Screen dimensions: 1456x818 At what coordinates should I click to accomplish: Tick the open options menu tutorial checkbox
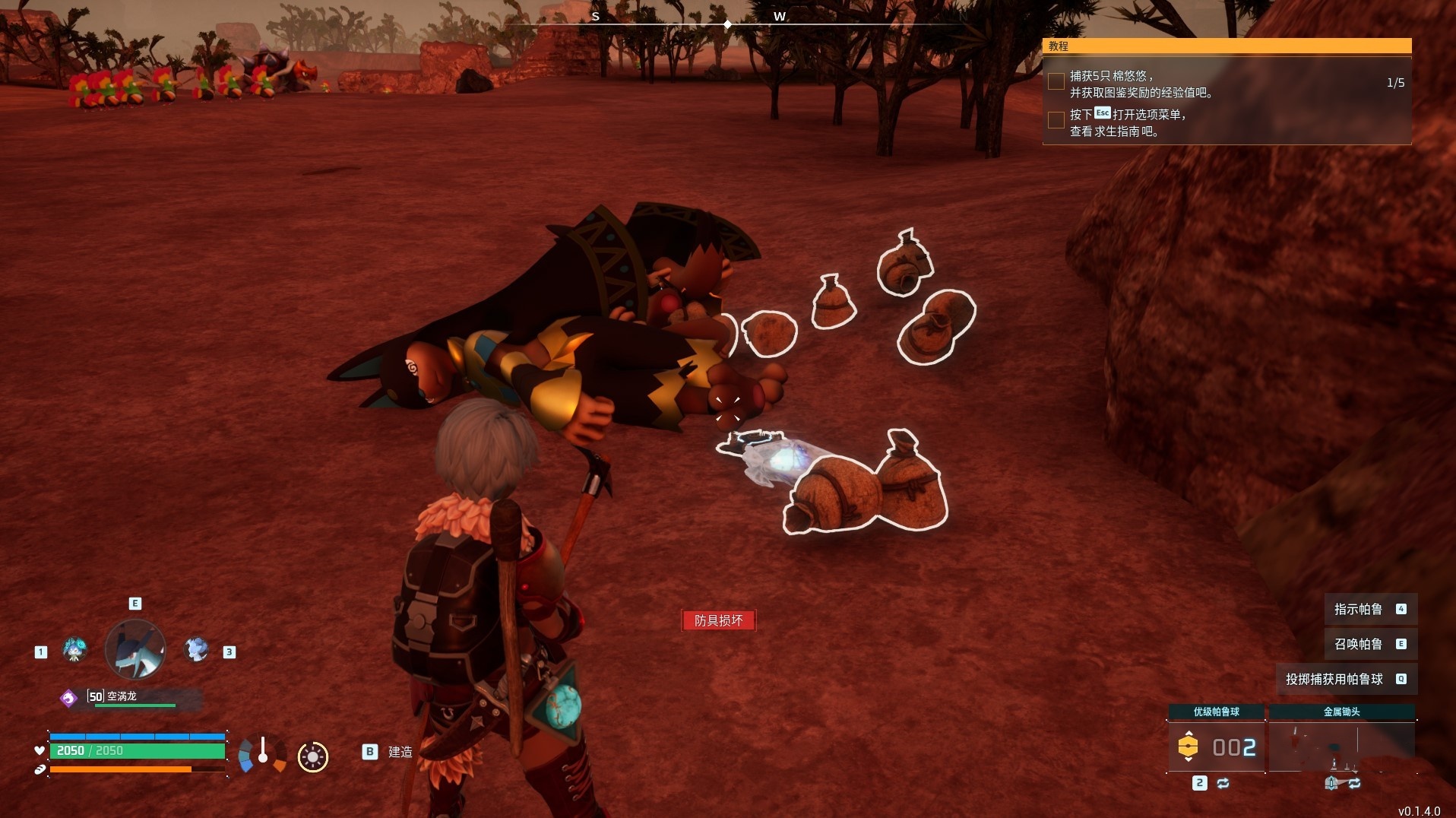pyautogui.click(x=1056, y=120)
